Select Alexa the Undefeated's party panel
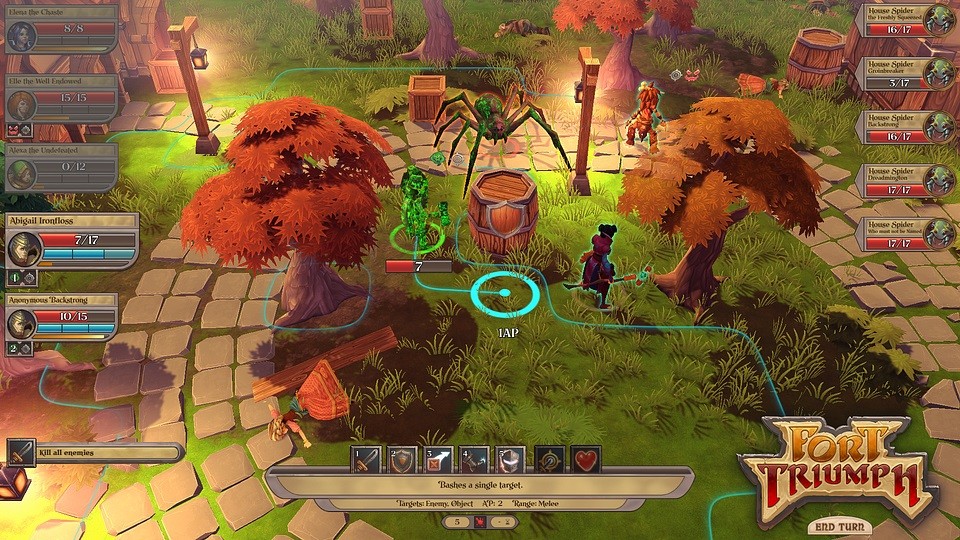This screenshot has height=540, width=960. coord(60,168)
